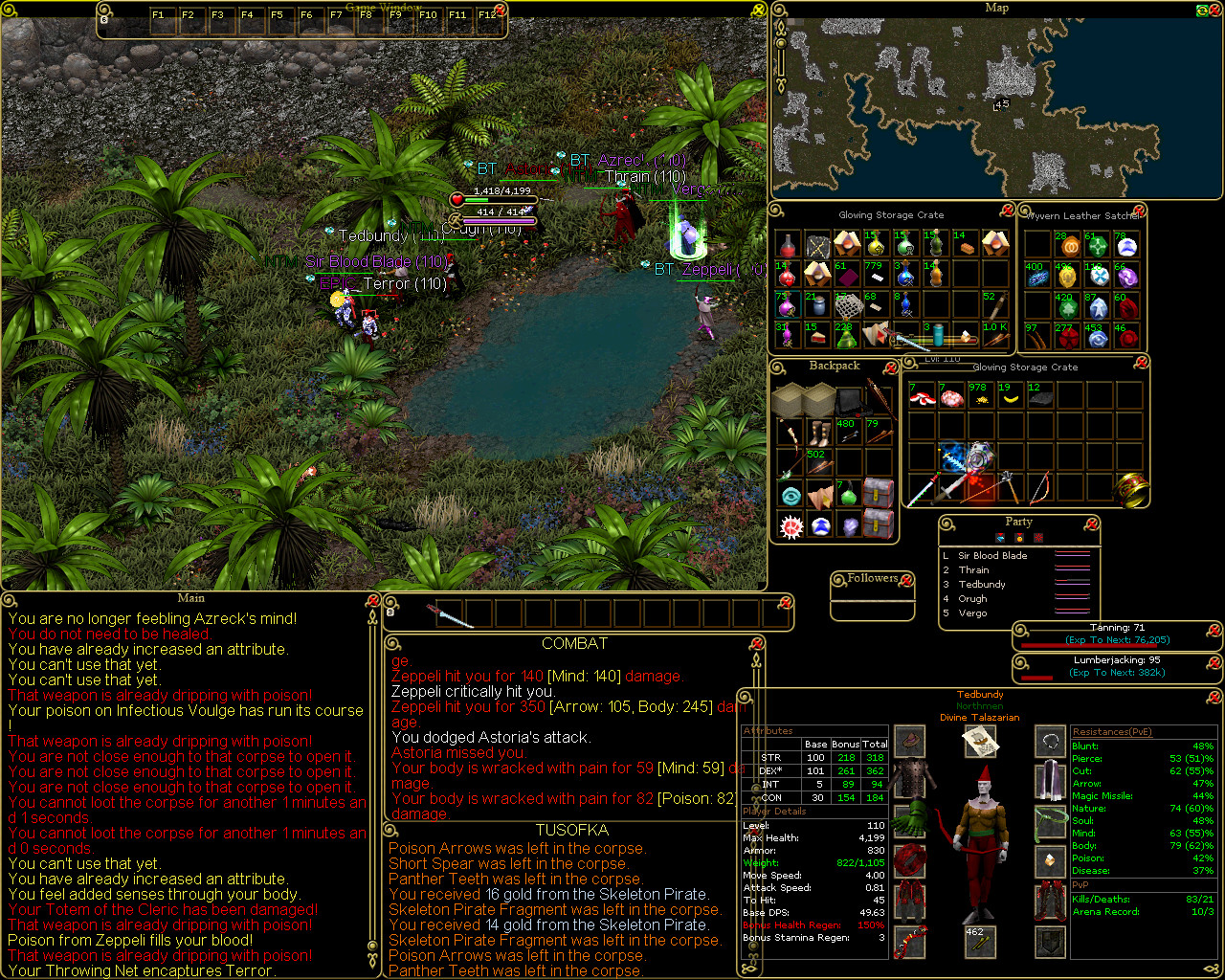Expand the Party panel scroll ornament

point(946,523)
